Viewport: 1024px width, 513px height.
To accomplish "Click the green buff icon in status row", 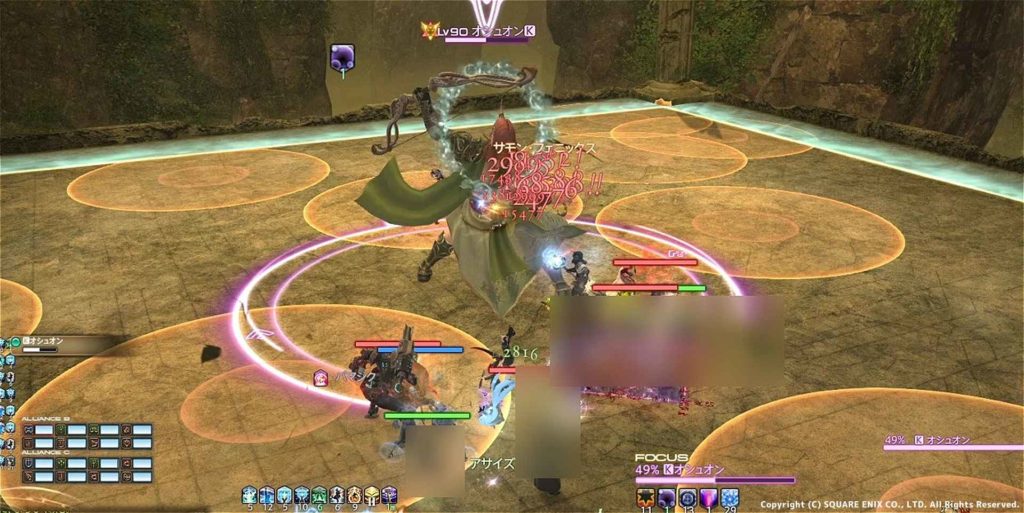I will point(319,494).
